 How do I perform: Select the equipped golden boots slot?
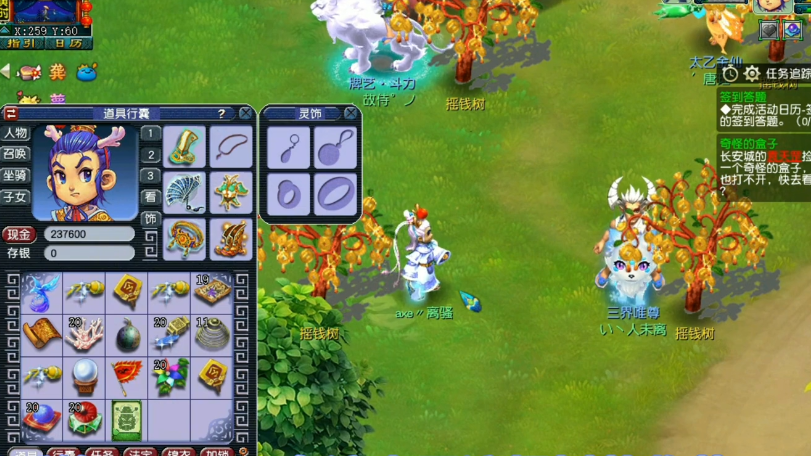(231, 238)
